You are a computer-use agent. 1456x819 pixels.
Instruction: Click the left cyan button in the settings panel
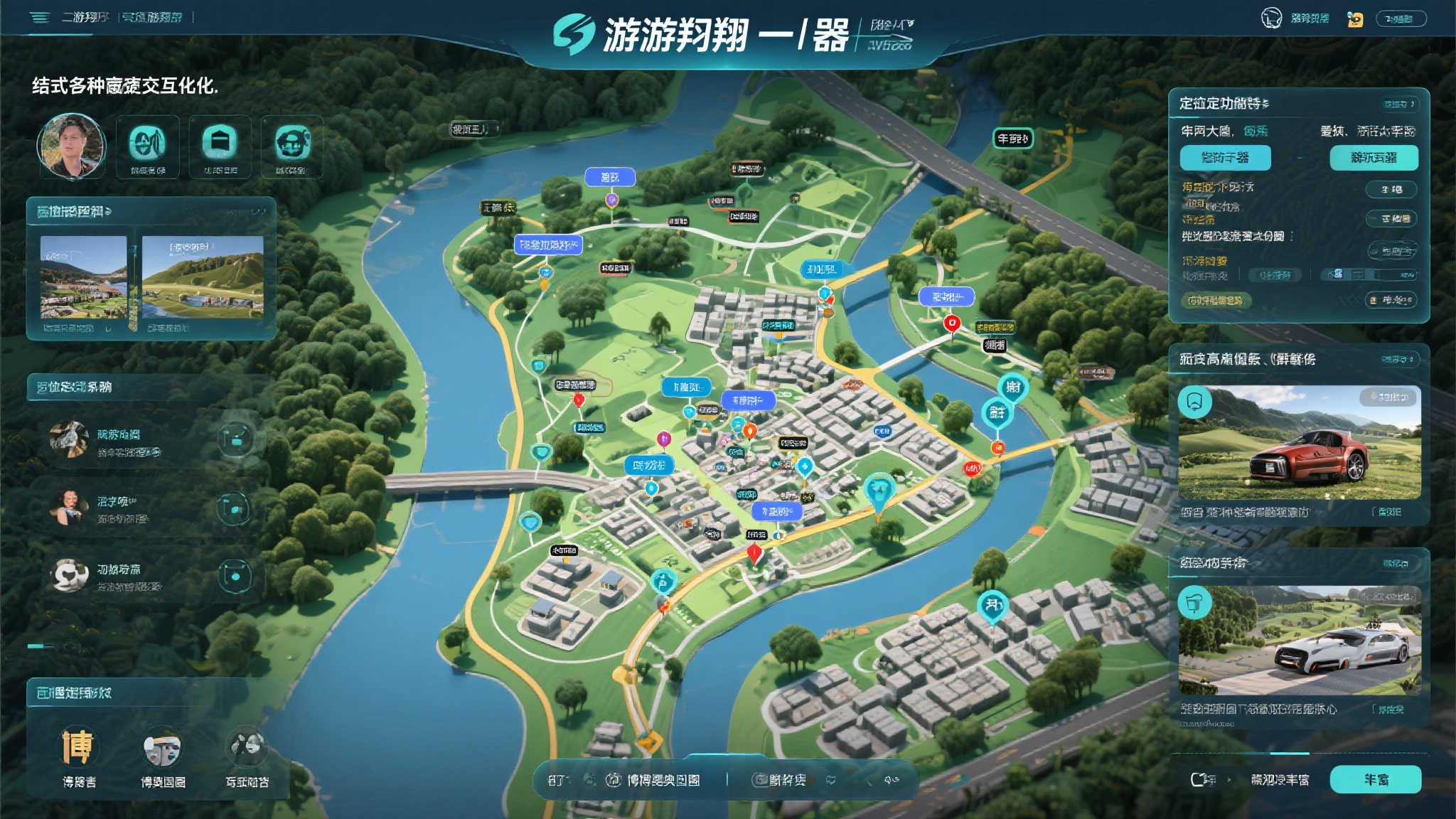1226,158
